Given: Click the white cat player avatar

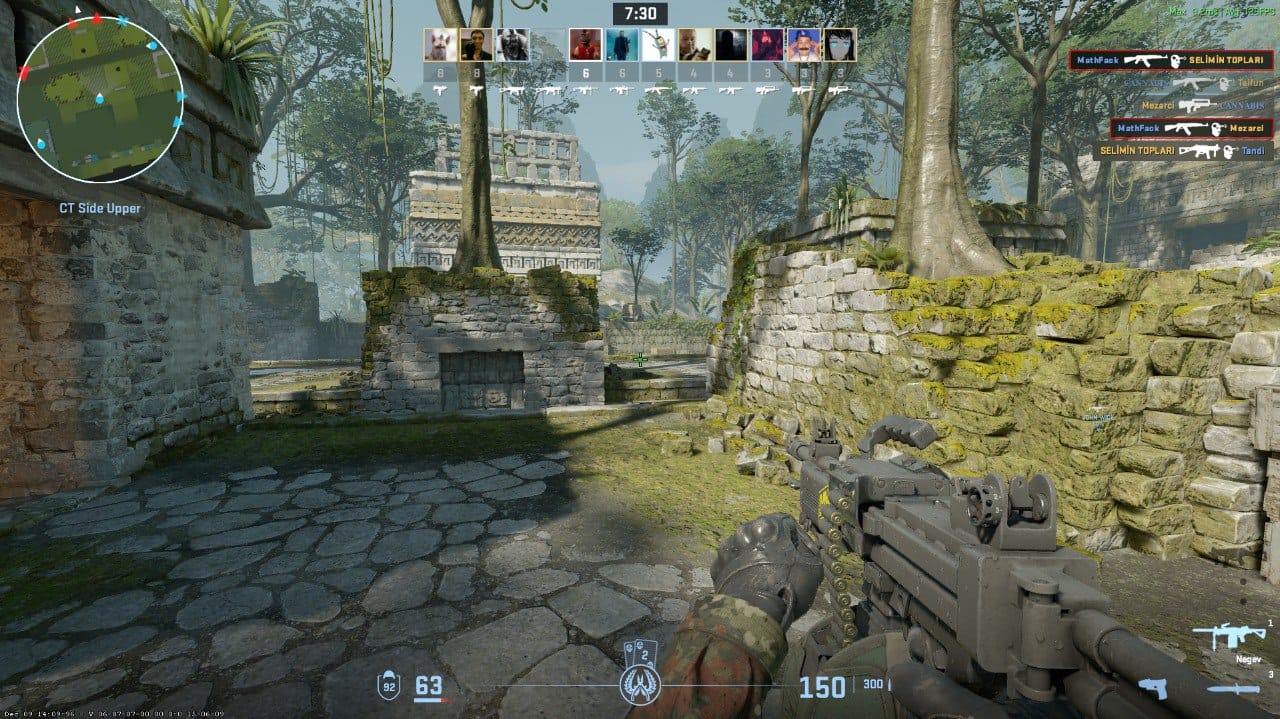Looking at the screenshot, I should (x=440, y=45).
